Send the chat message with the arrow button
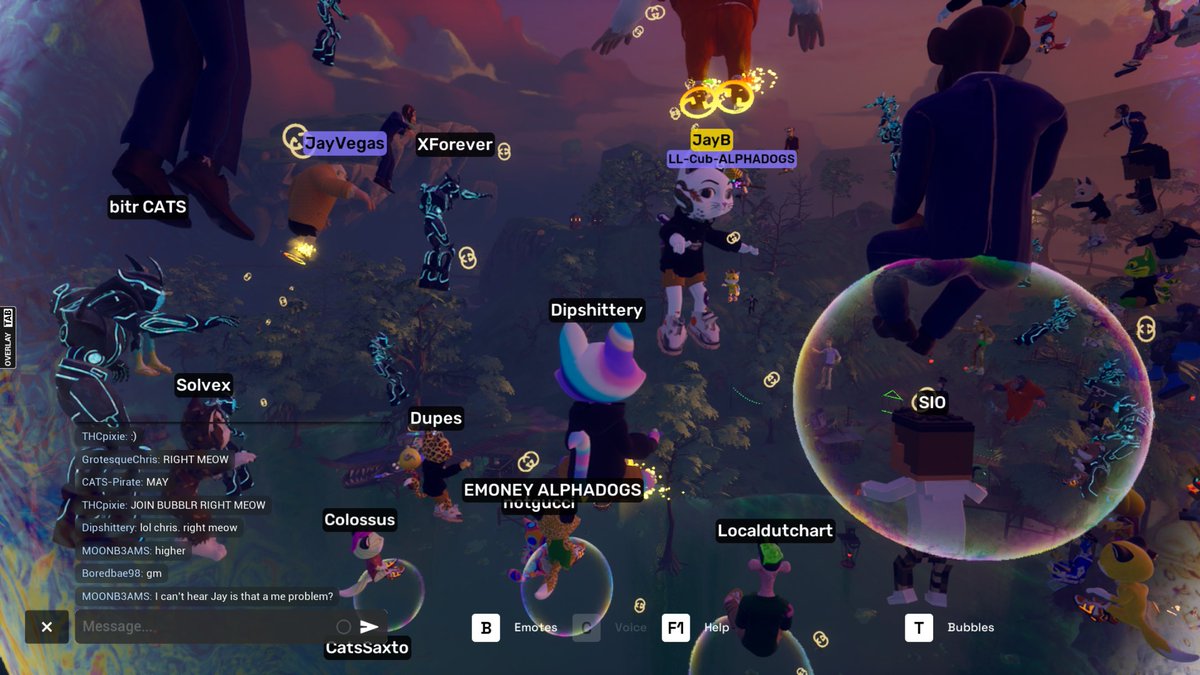Image resolution: width=1200 pixels, height=675 pixels. click(x=369, y=627)
